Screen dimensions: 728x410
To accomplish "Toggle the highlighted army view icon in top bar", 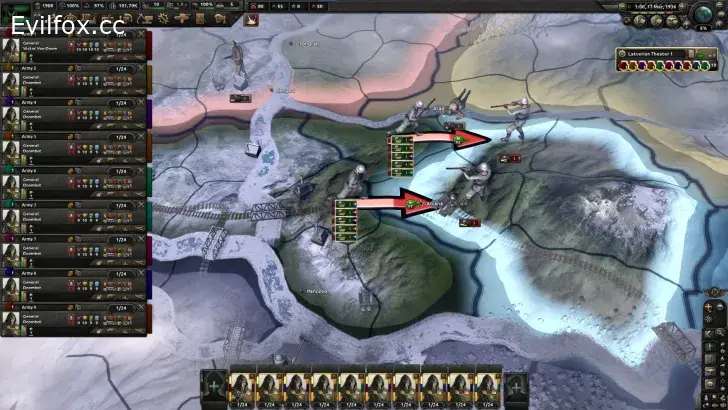I will pyautogui.click(x=251, y=18).
